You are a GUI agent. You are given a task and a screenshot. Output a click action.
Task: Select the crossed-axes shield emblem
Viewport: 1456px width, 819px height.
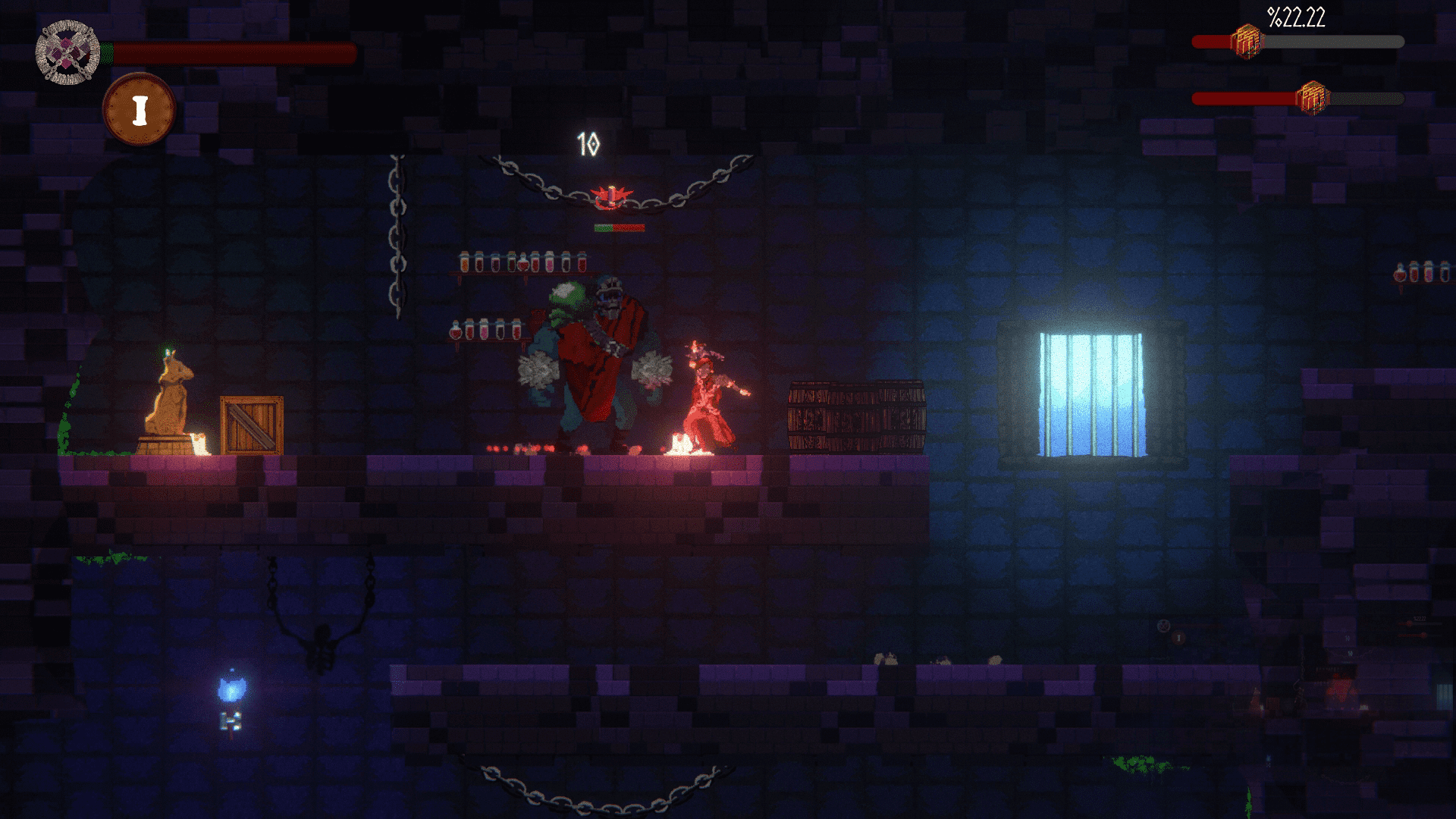67,52
